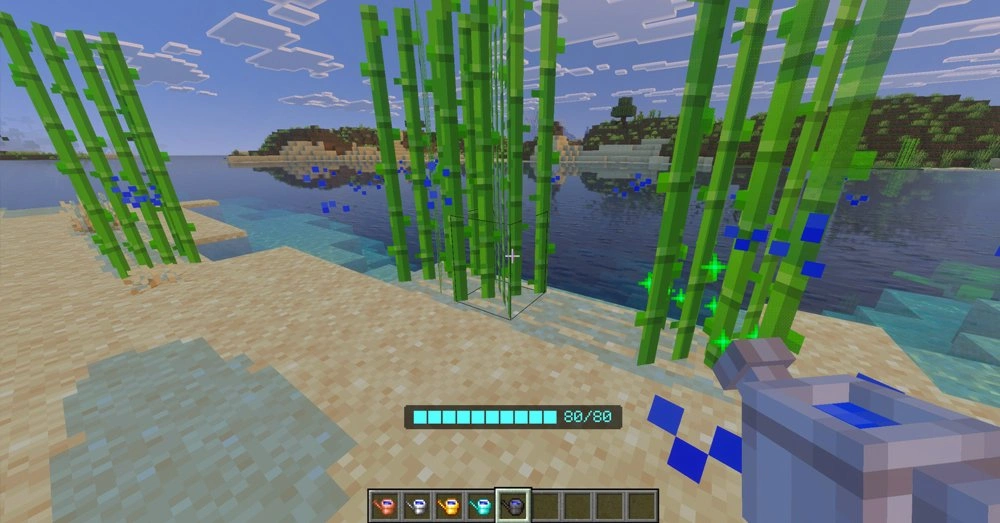Switch to the diamond watering can
1000x523 pixels.
coord(481,506)
